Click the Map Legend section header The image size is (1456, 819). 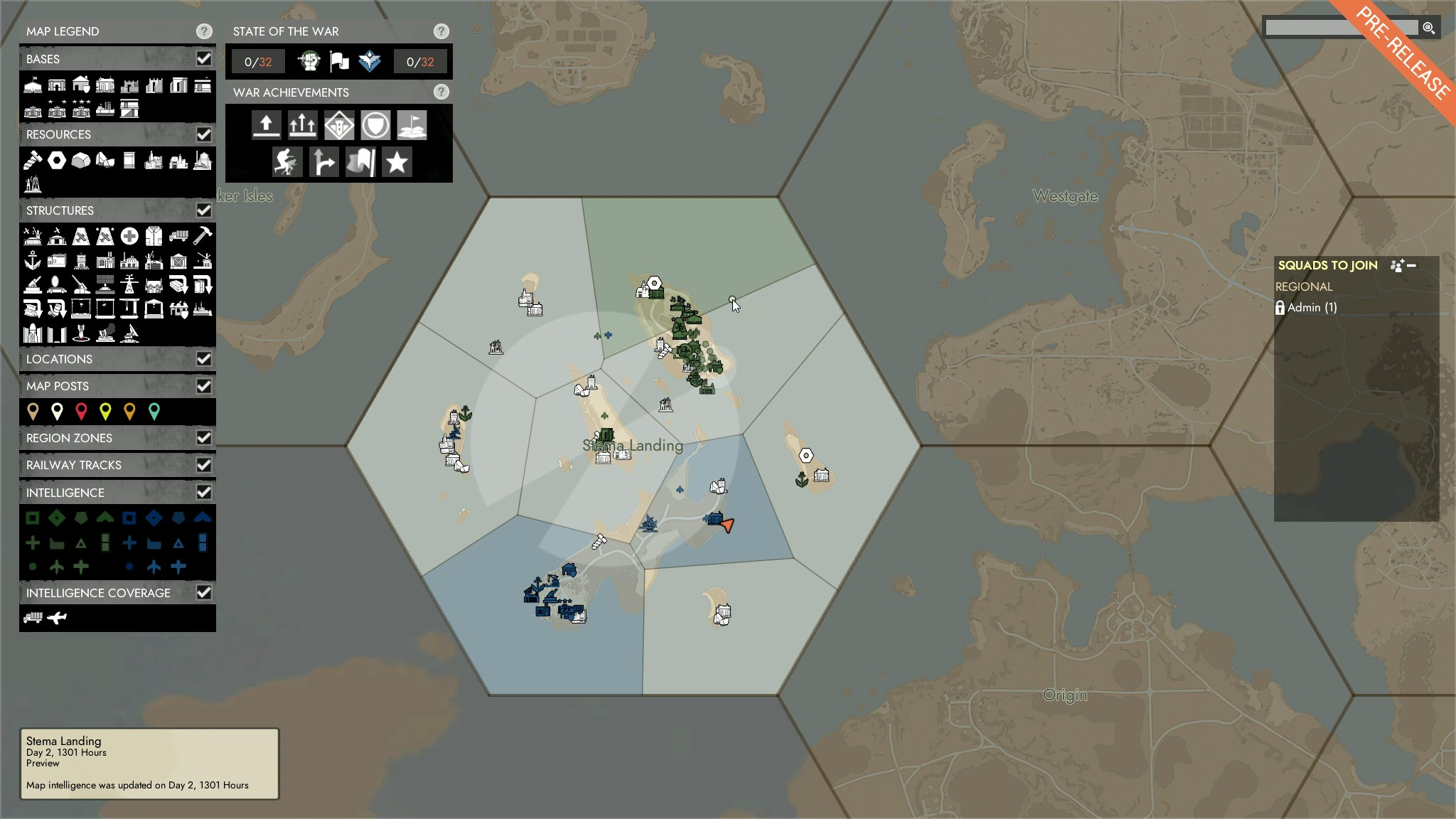coord(61,31)
